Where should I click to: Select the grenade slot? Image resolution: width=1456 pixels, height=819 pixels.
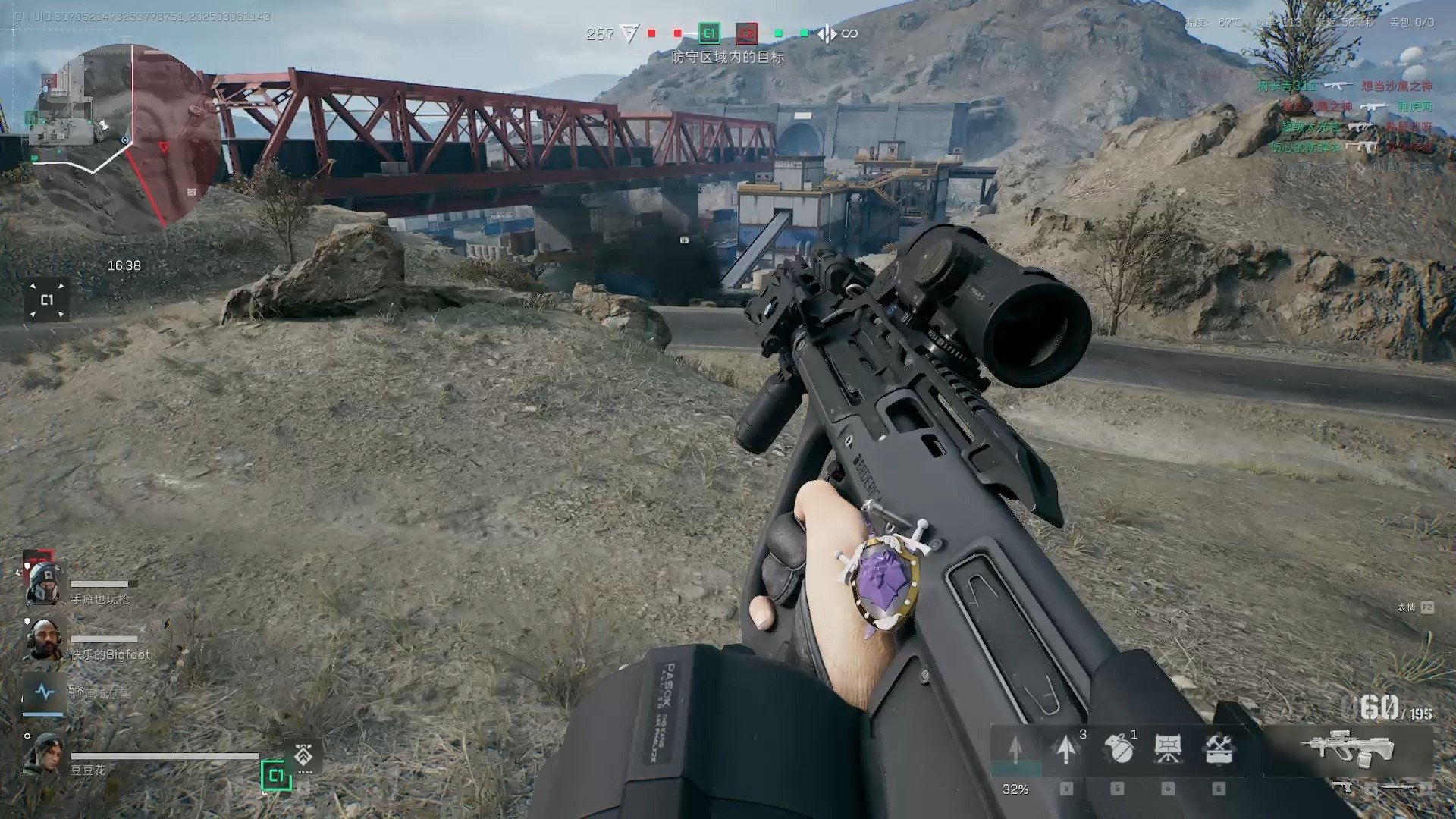point(1118,749)
